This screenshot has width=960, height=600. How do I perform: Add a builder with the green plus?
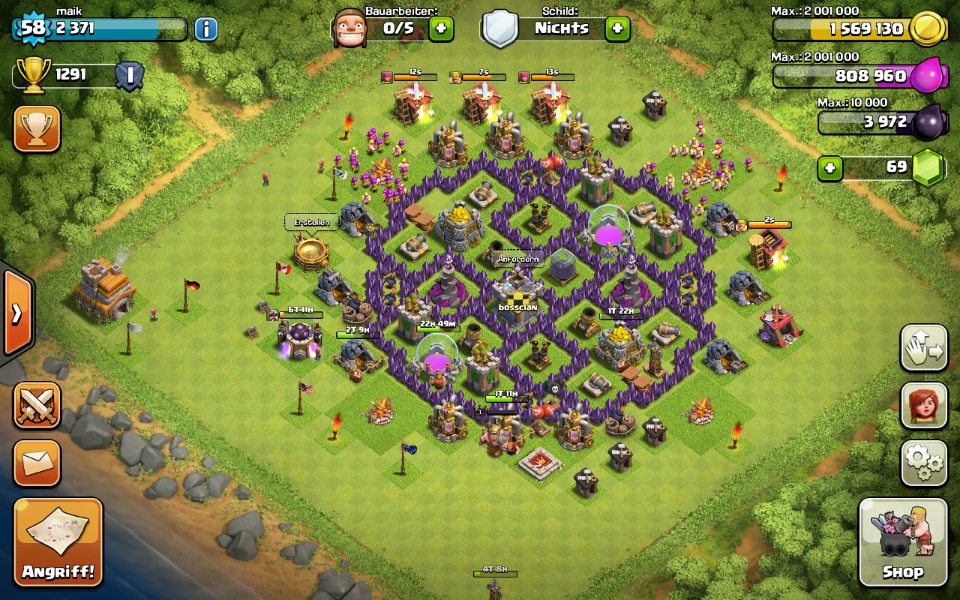[x=441, y=28]
